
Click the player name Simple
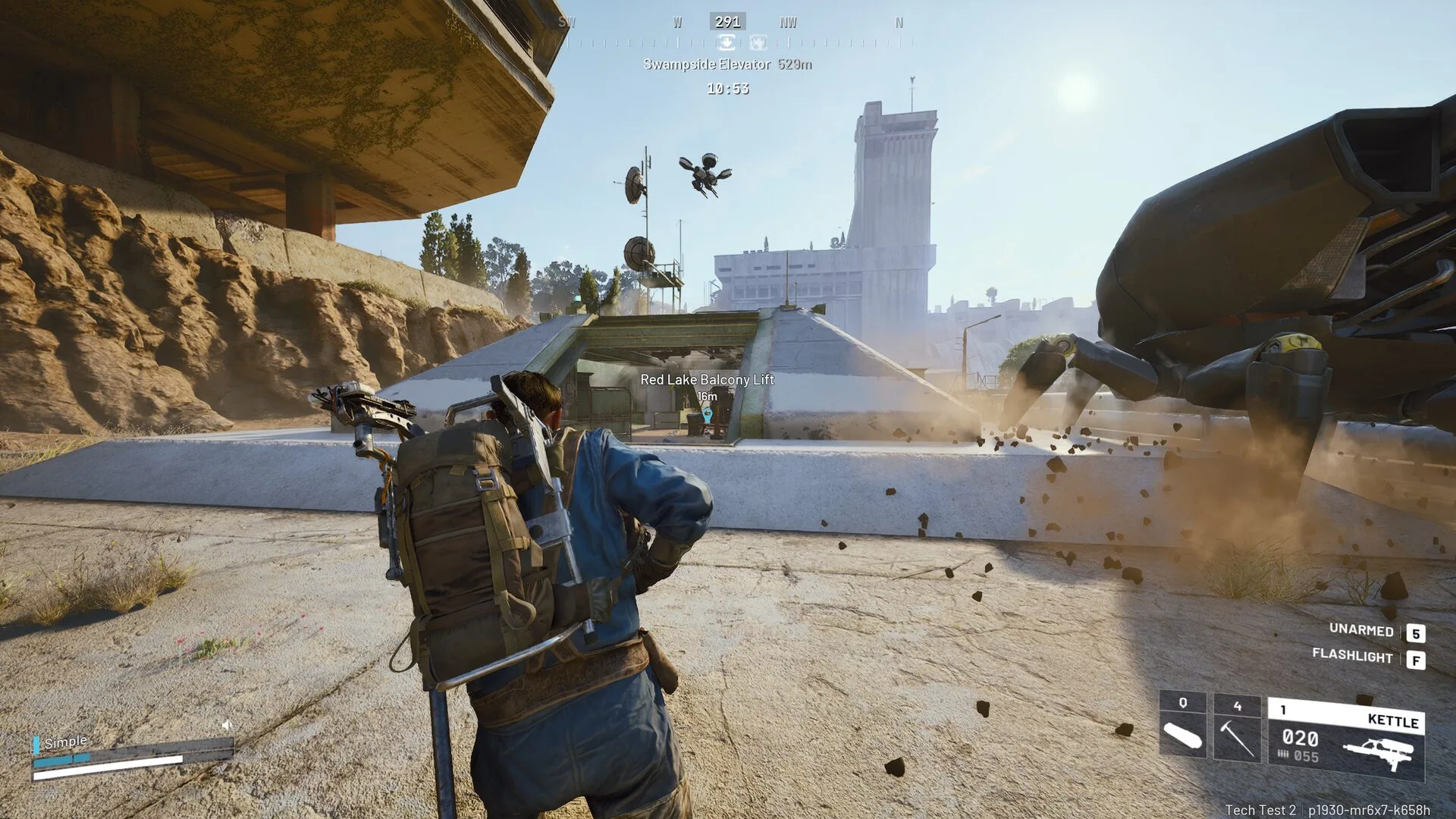[x=65, y=741]
